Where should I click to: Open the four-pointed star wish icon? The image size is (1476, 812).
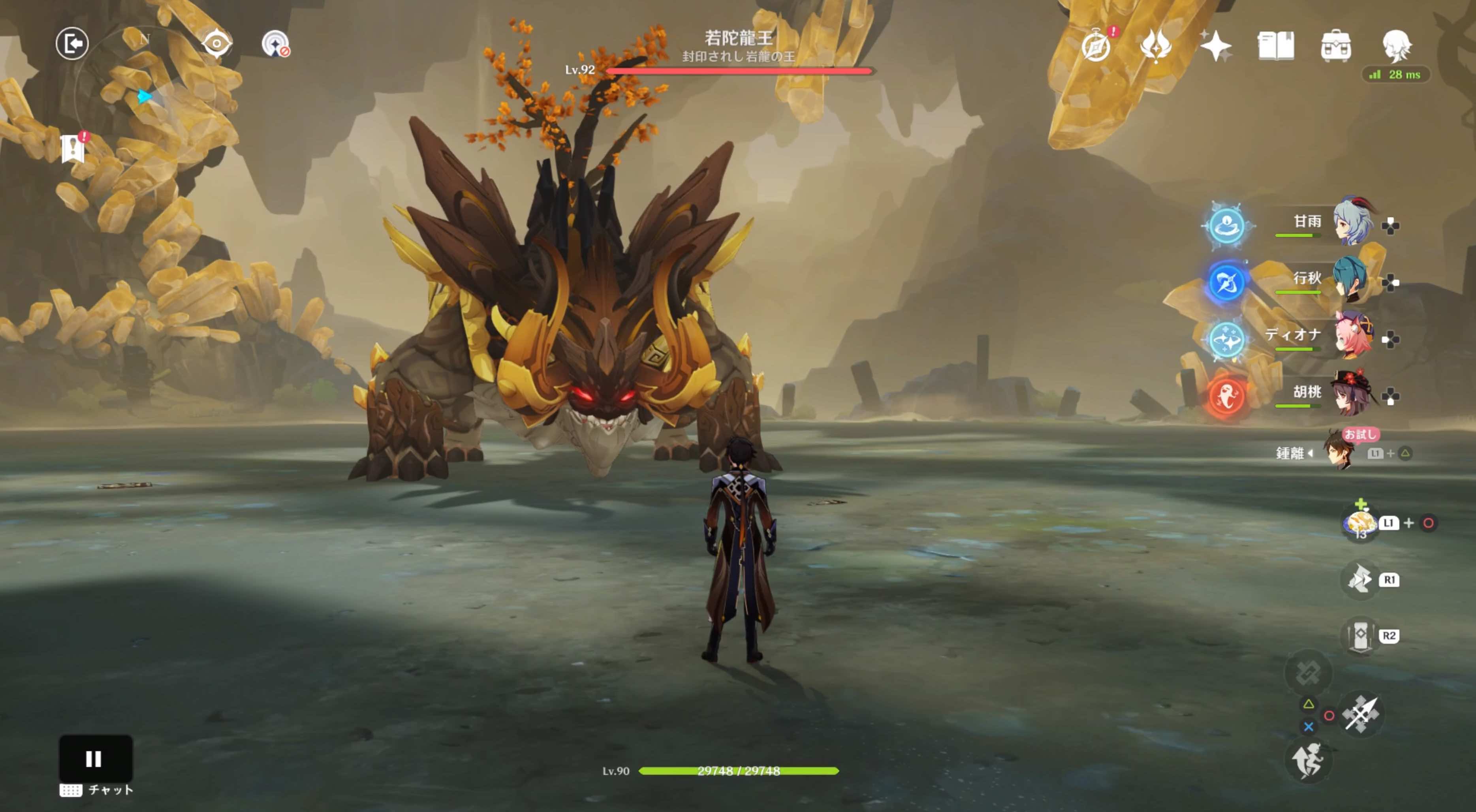point(1215,45)
